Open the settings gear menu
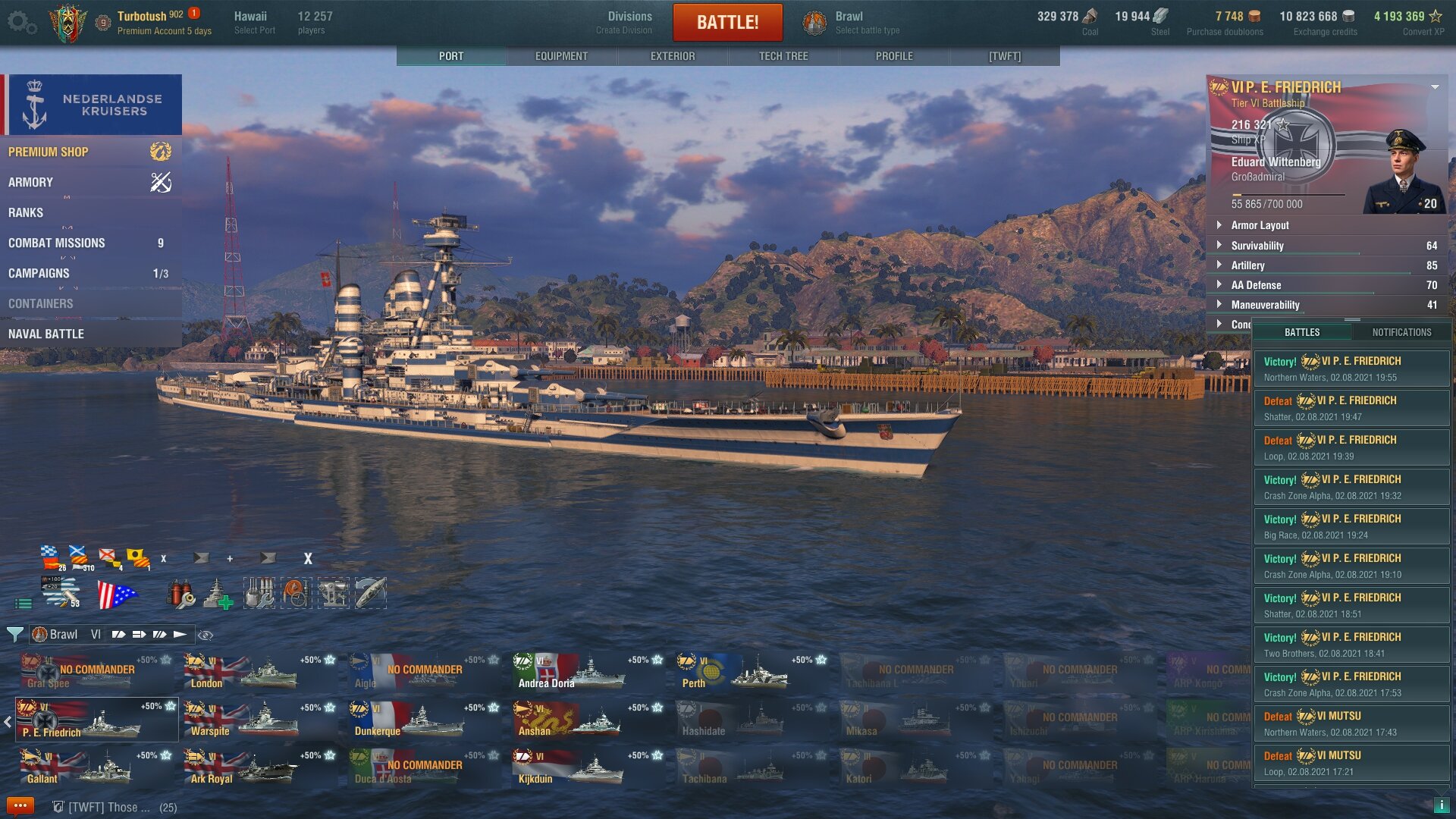 tap(21, 22)
